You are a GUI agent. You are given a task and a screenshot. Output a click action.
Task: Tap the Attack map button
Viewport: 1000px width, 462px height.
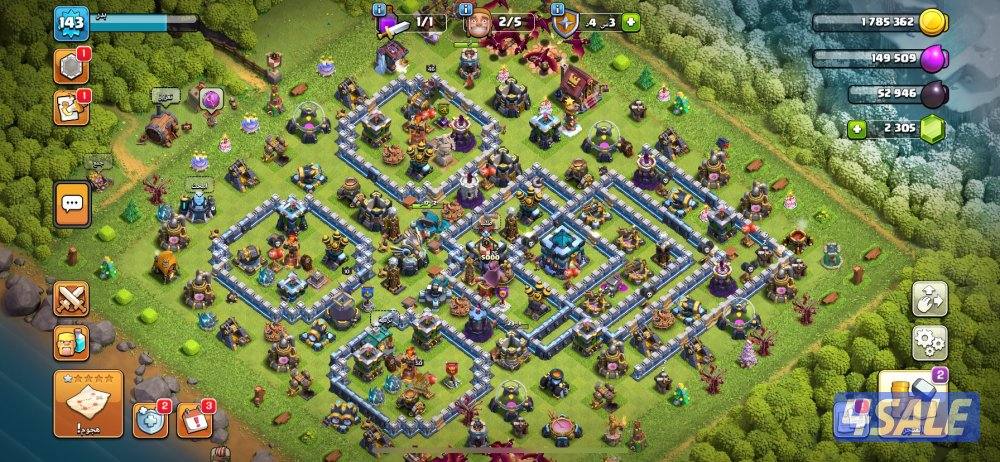point(87,403)
